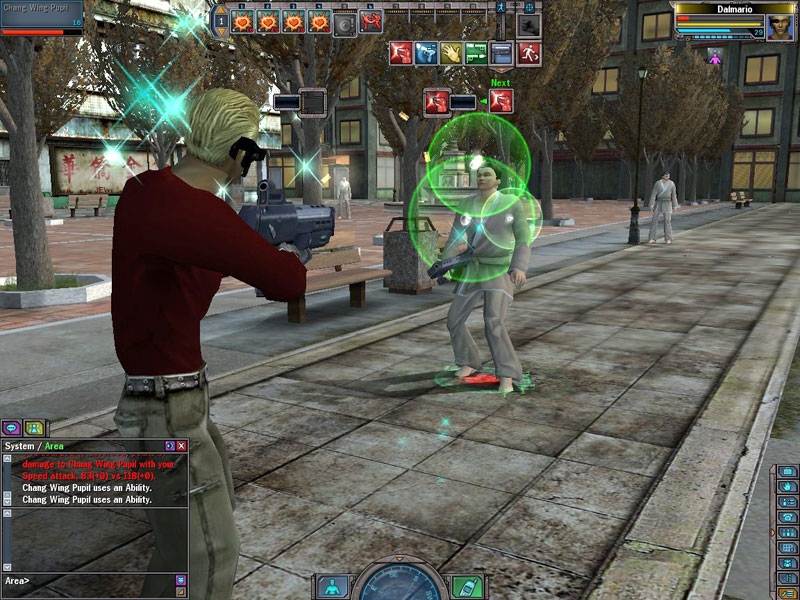The width and height of the screenshot is (800, 600).
Task: Switch to the System chat tab
Action: pos(19,446)
